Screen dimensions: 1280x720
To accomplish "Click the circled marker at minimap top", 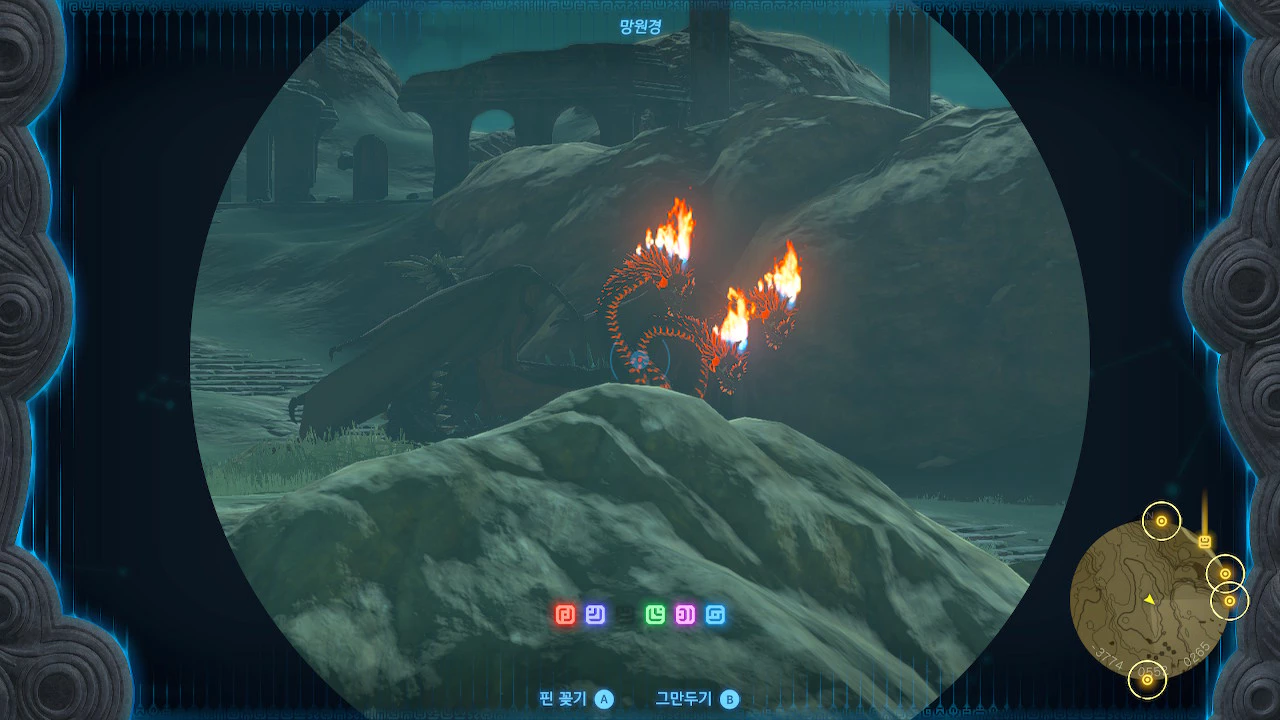I will coord(1161,521).
